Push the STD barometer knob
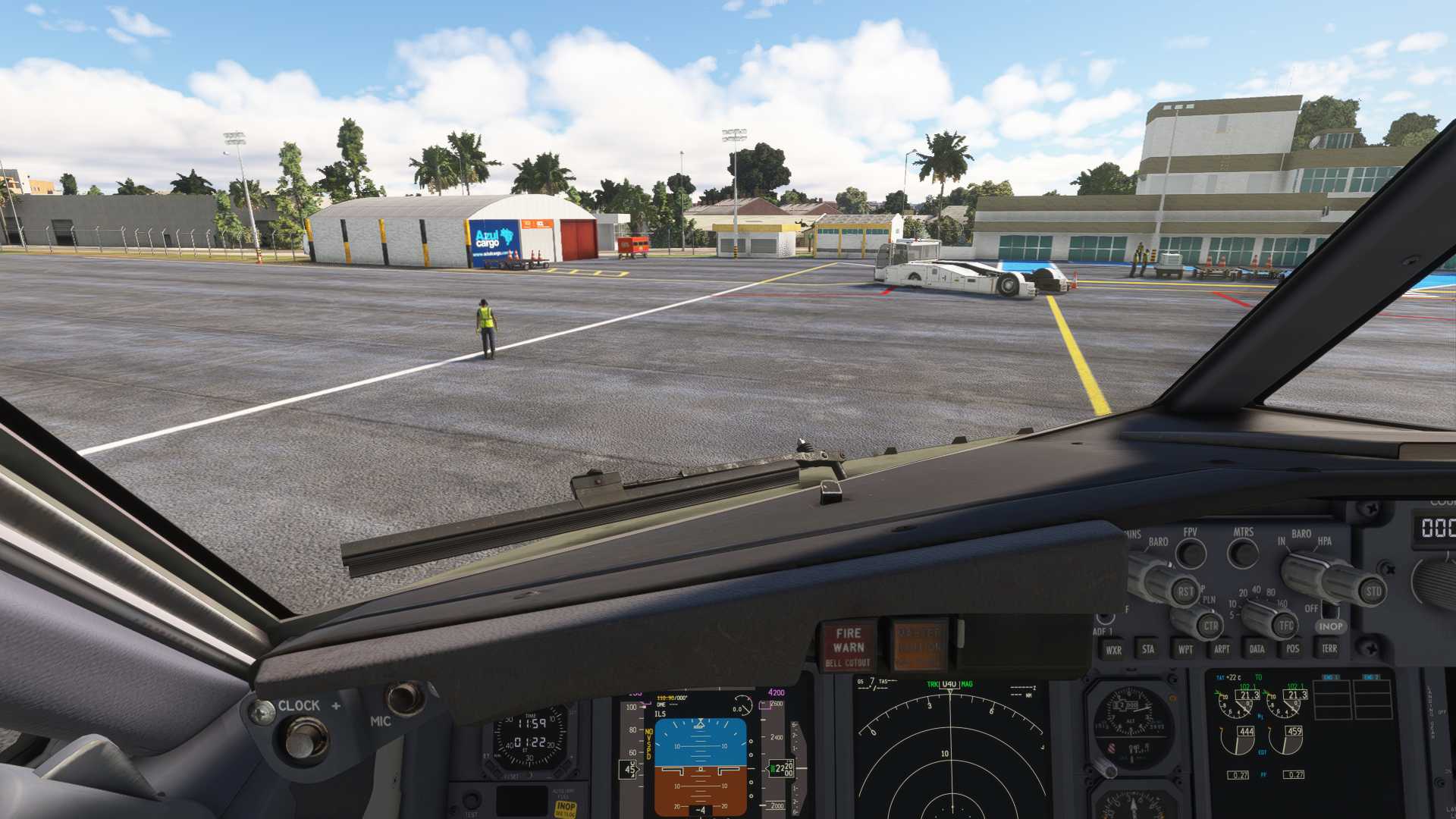 click(x=1372, y=591)
